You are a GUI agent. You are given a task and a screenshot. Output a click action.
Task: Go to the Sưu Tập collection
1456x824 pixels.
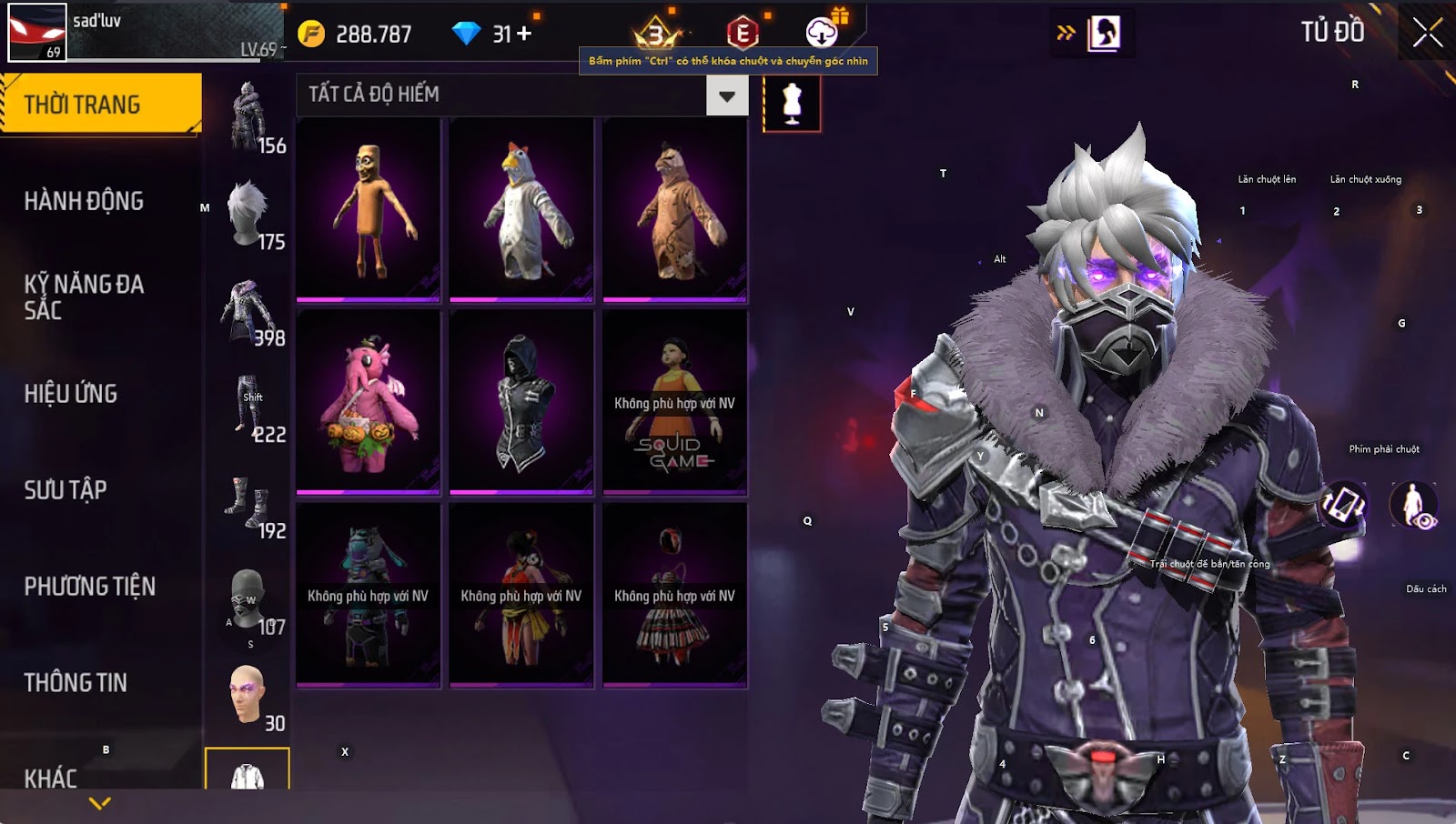coord(66,490)
